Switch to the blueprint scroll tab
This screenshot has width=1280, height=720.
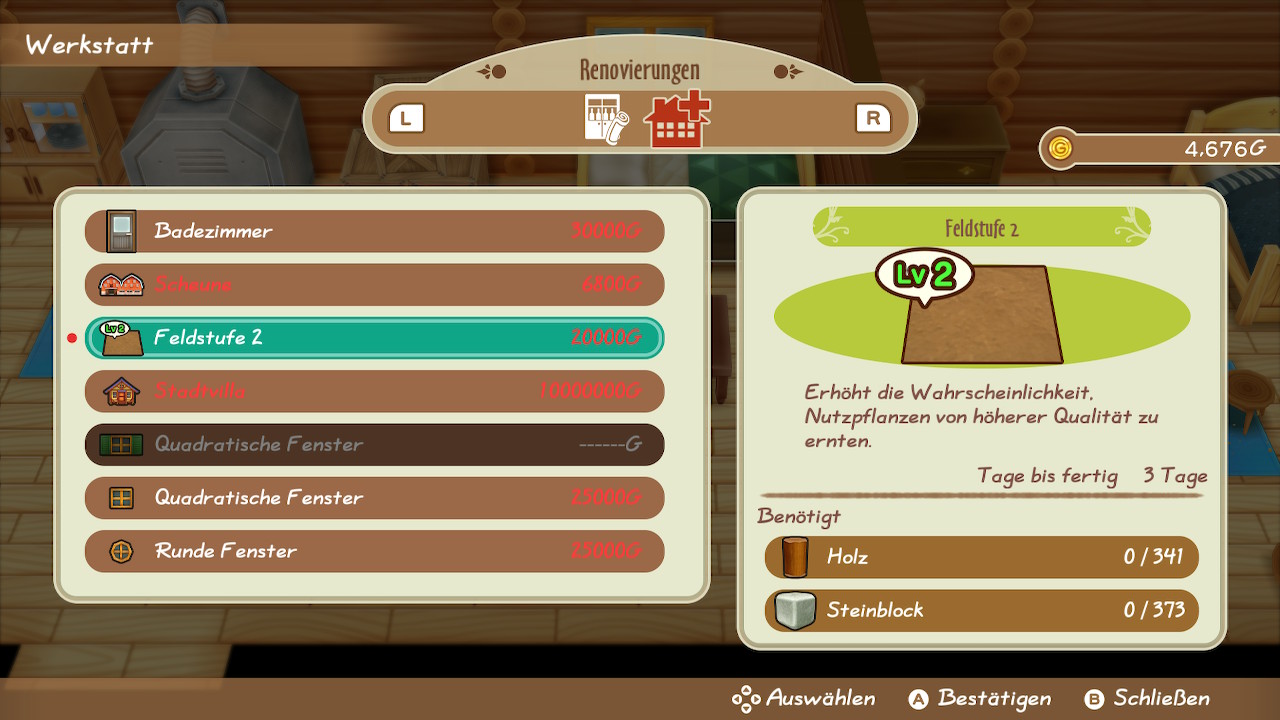[x=605, y=120]
